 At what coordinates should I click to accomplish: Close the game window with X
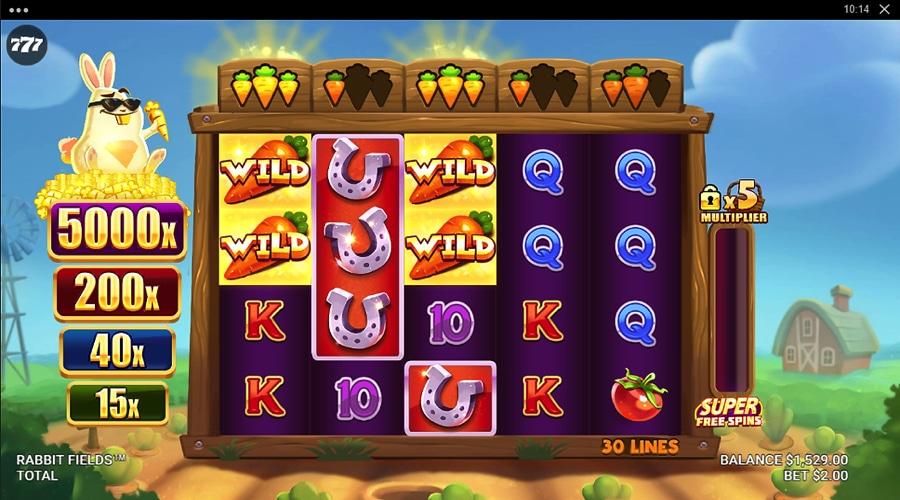pyautogui.click(x=884, y=9)
